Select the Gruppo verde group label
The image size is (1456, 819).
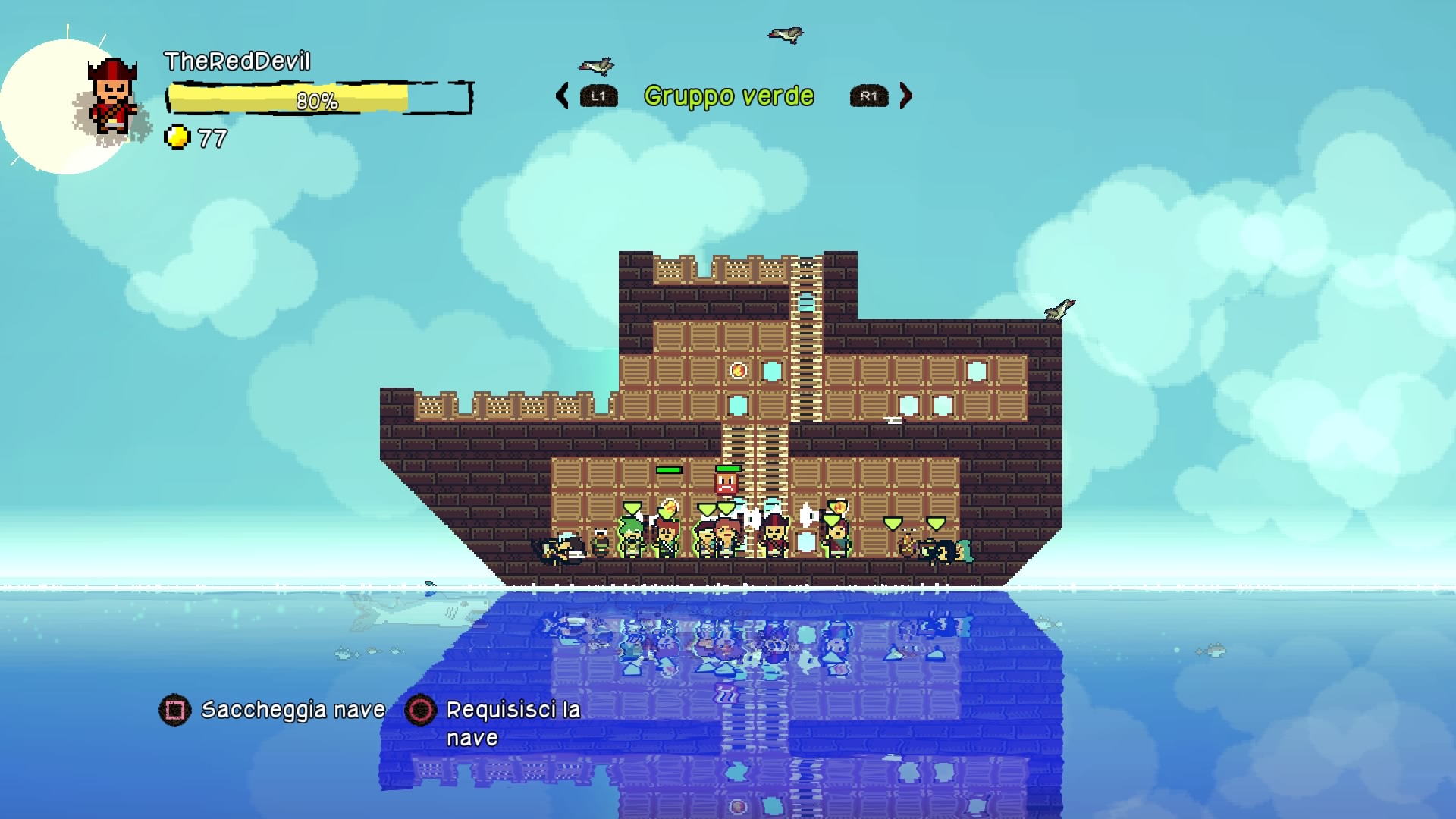tap(729, 96)
